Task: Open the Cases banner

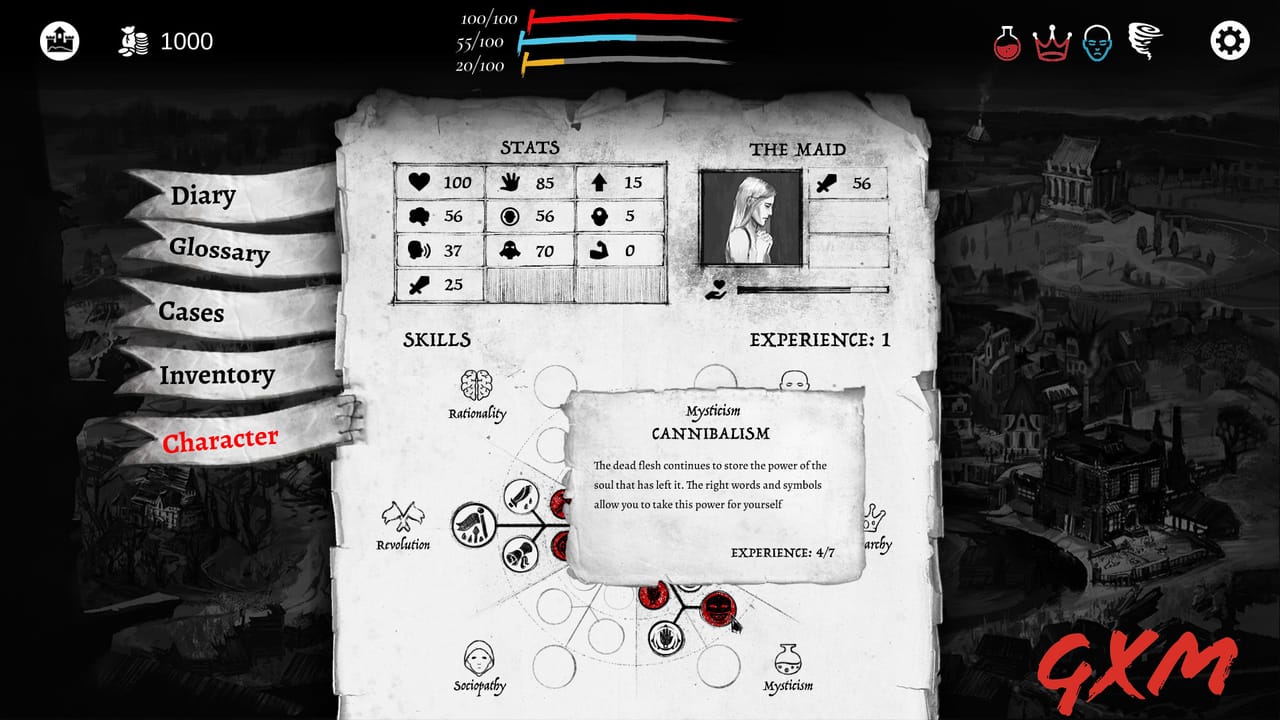Action: coord(193,313)
